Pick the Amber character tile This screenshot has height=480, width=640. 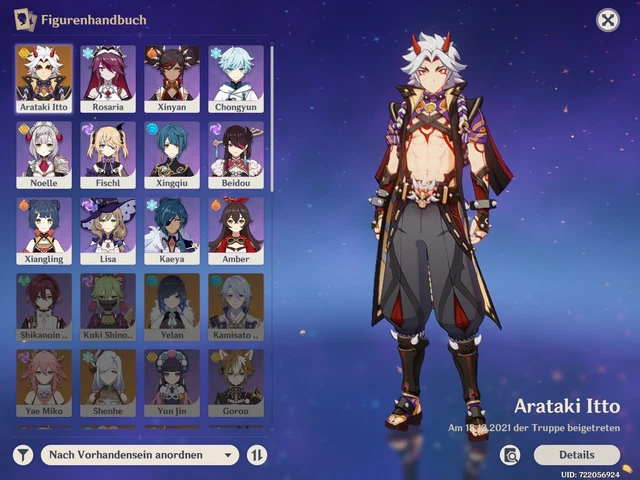click(236, 230)
